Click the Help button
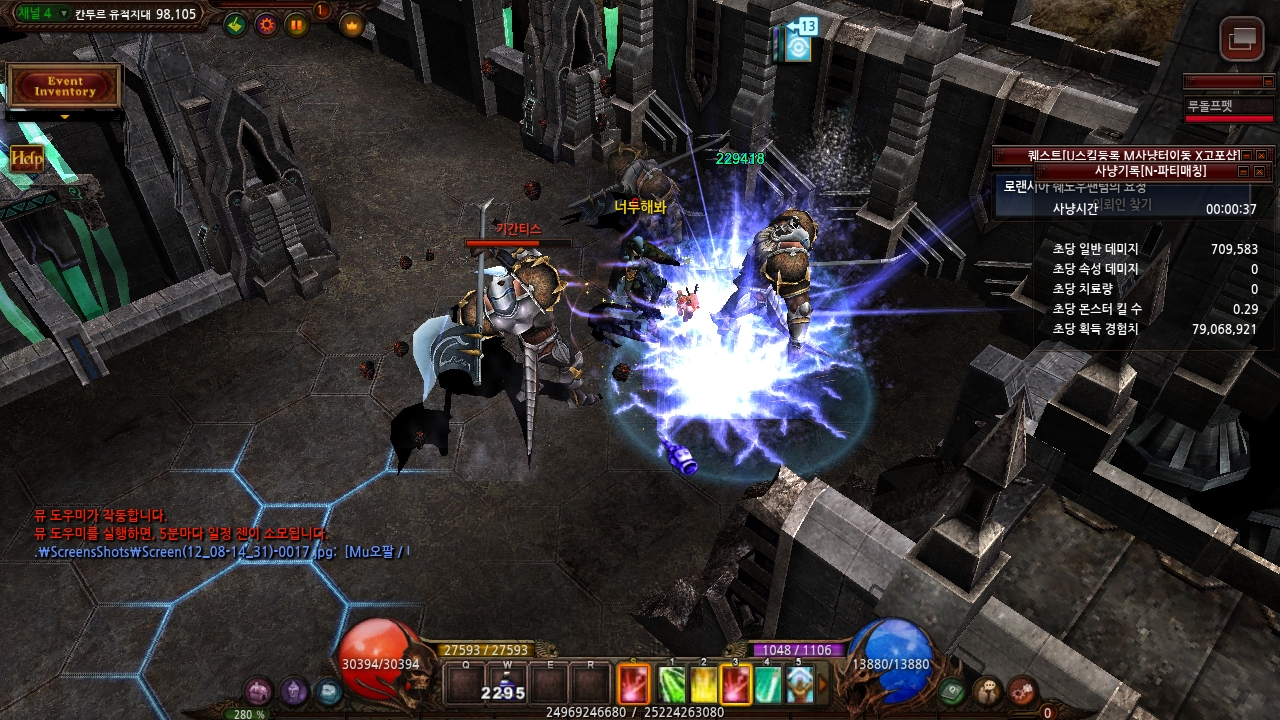The image size is (1280, 720). click(x=27, y=159)
